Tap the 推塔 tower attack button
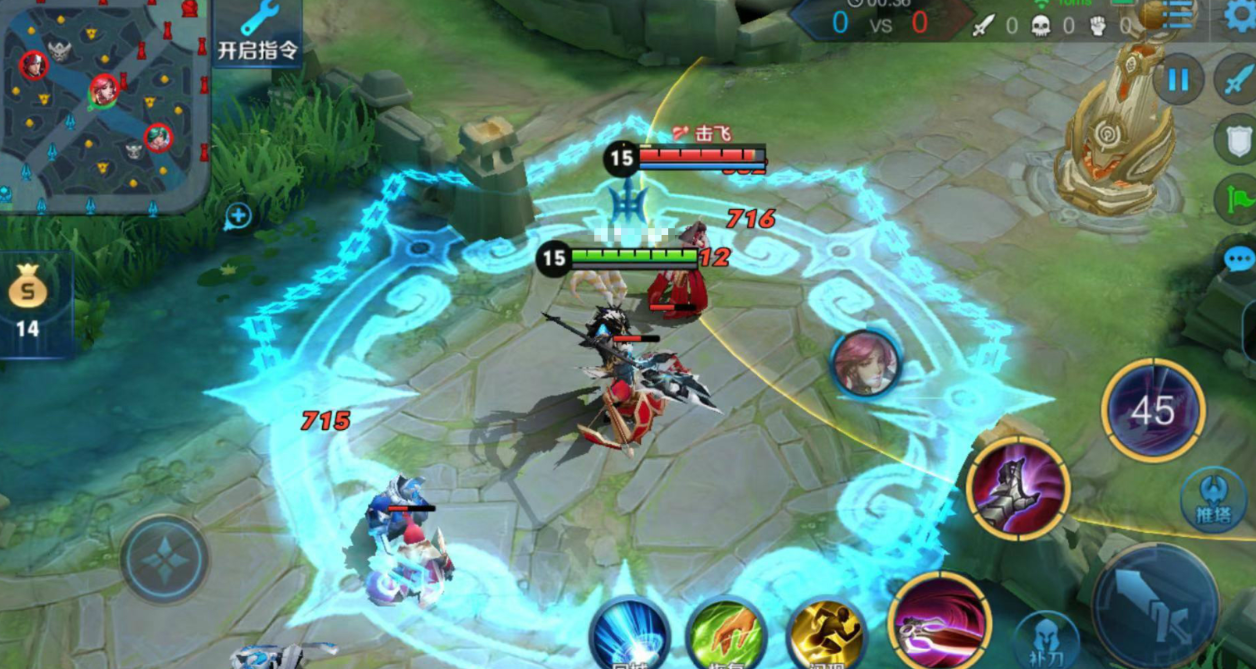This screenshot has width=1256, height=669. pos(1212,499)
